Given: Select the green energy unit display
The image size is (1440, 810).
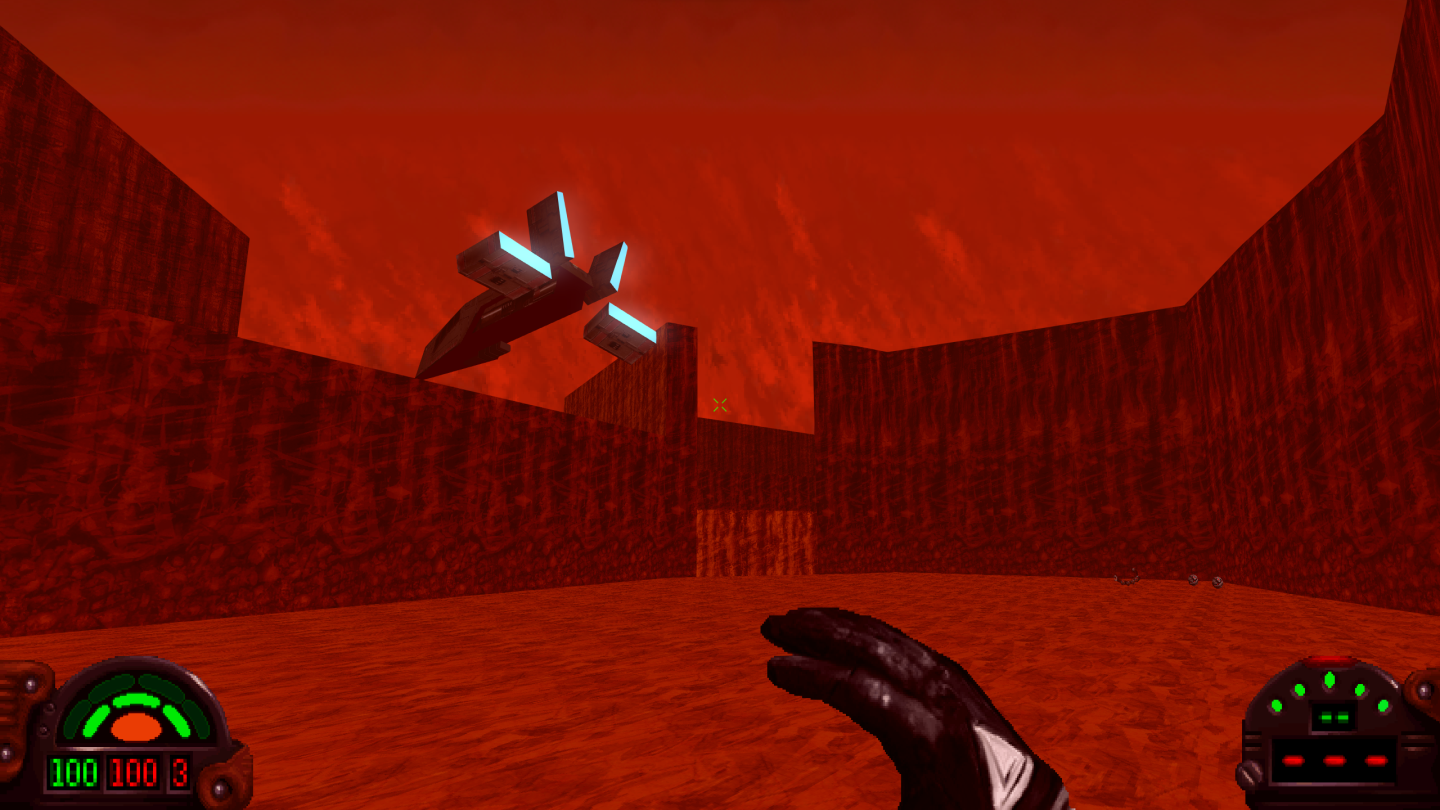Looking at the screenshot, I should [1333, 718].
